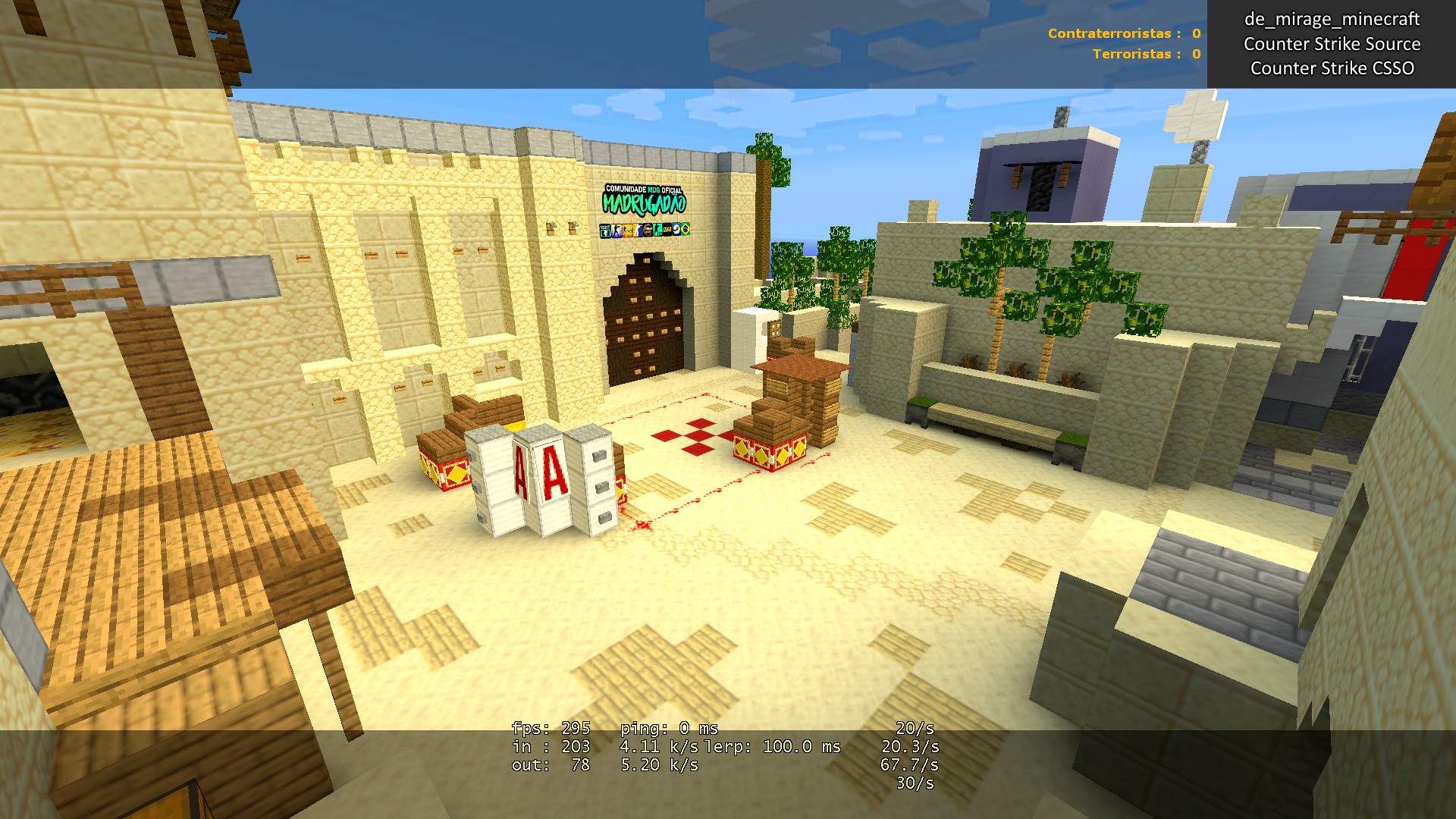Click the COMUNIDADE MDG OFICIAL banner text
Viewport: 1456px width, 819px height.
[x=644, y=188]
